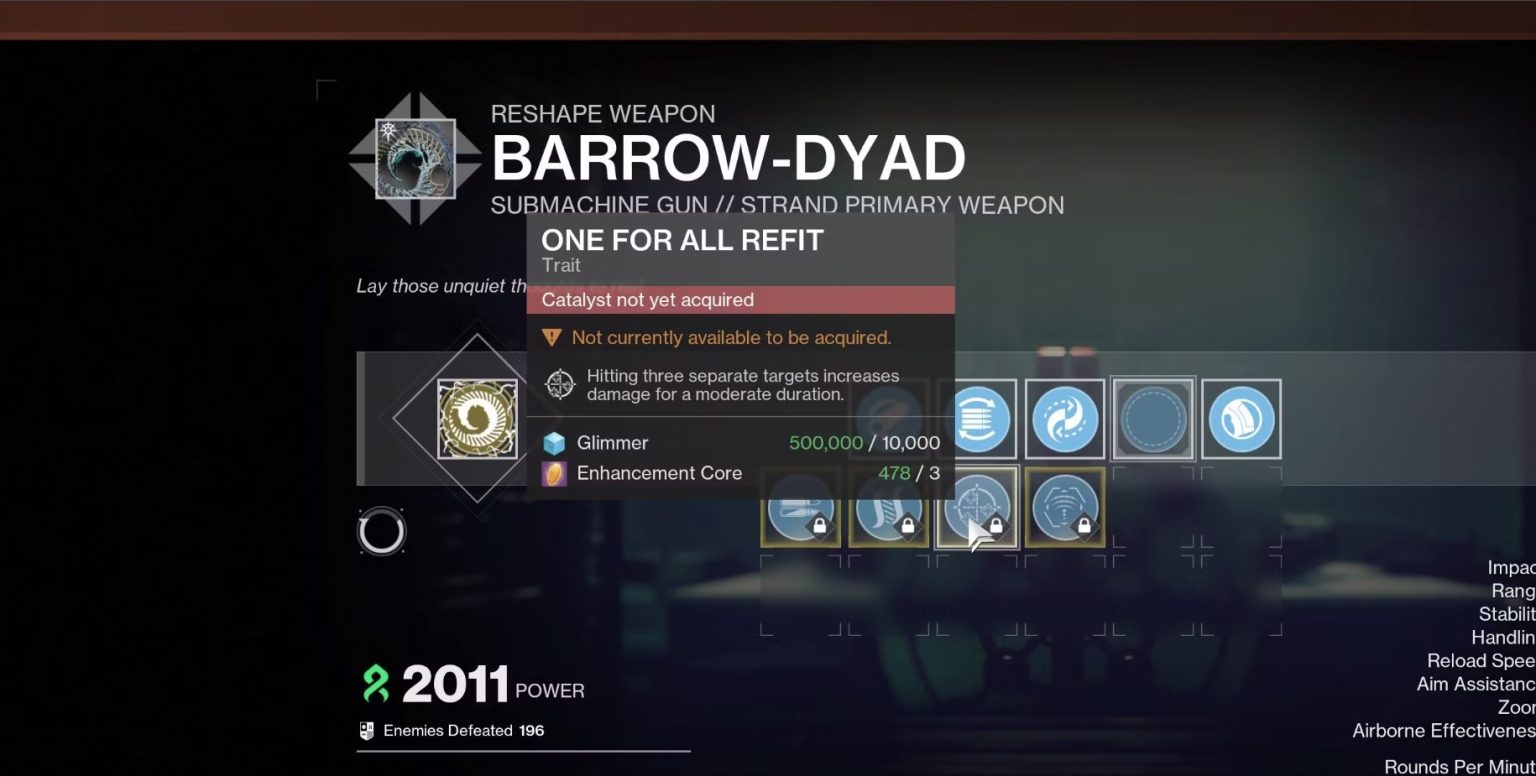Viewport: 1536px width, 776px height.
Task: Click the Enemies Defeated tracker icon
Action: [366, 730]
